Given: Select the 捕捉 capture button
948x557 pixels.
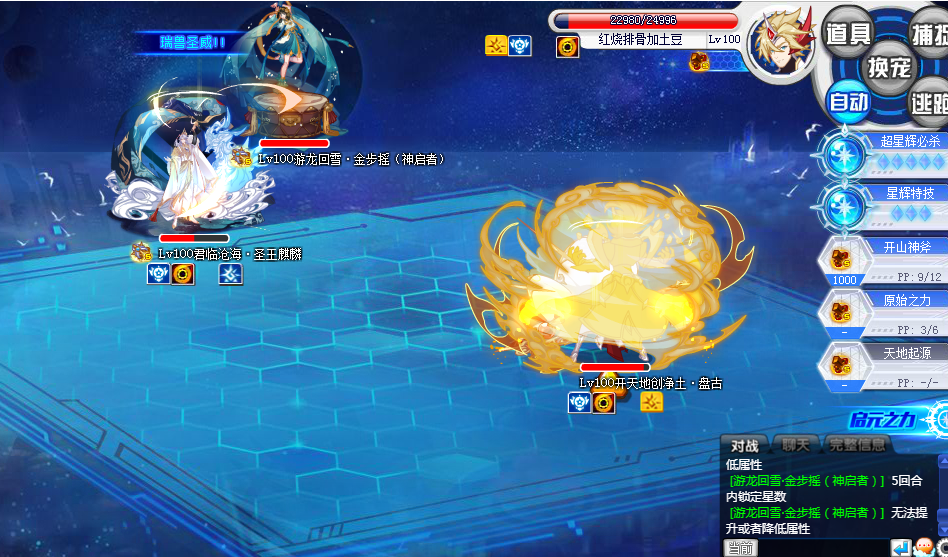Looking at the screenshot, I should click(x=931, y=33).
